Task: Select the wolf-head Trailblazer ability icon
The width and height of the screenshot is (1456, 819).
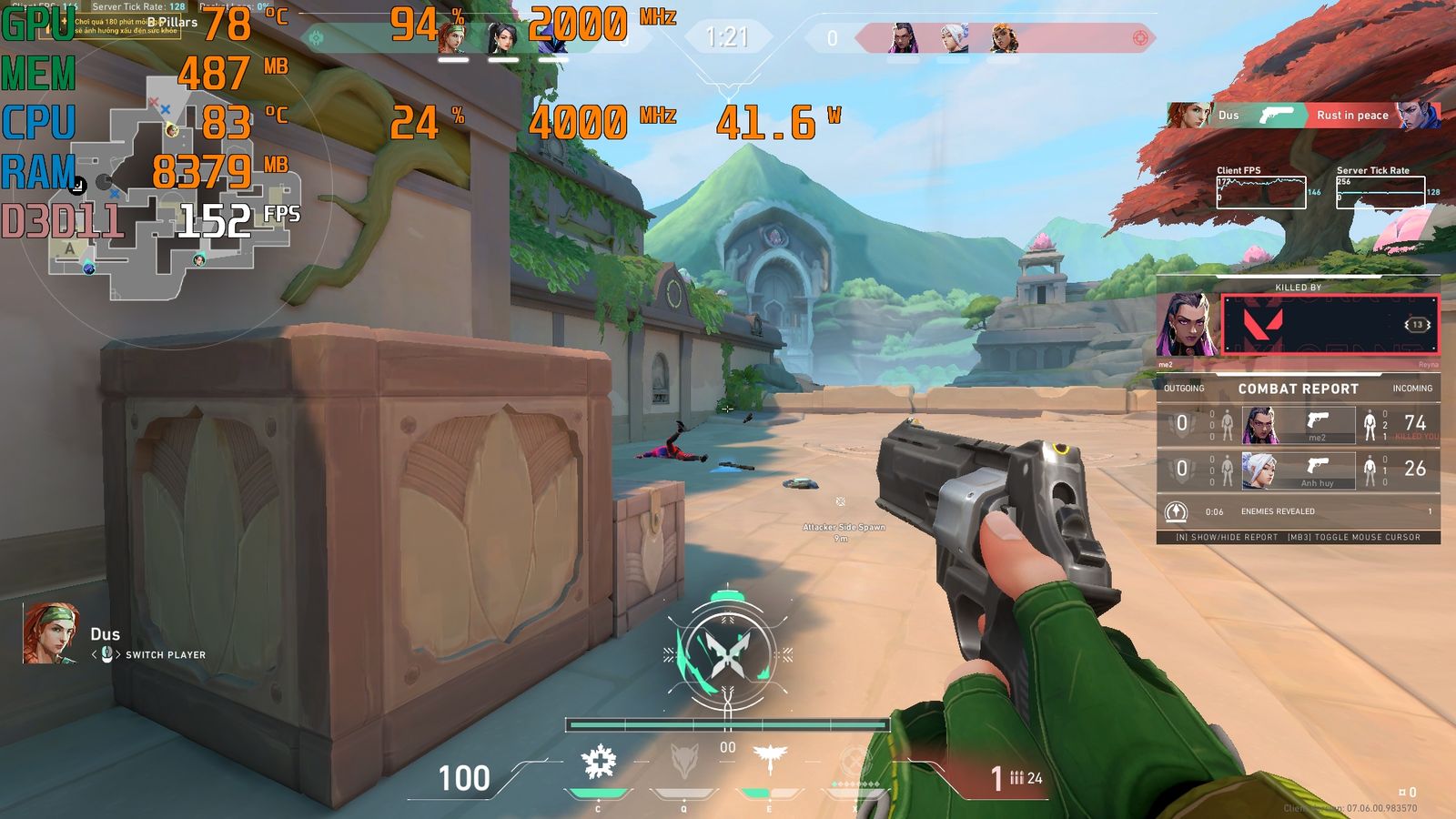Action: point(684,763)
